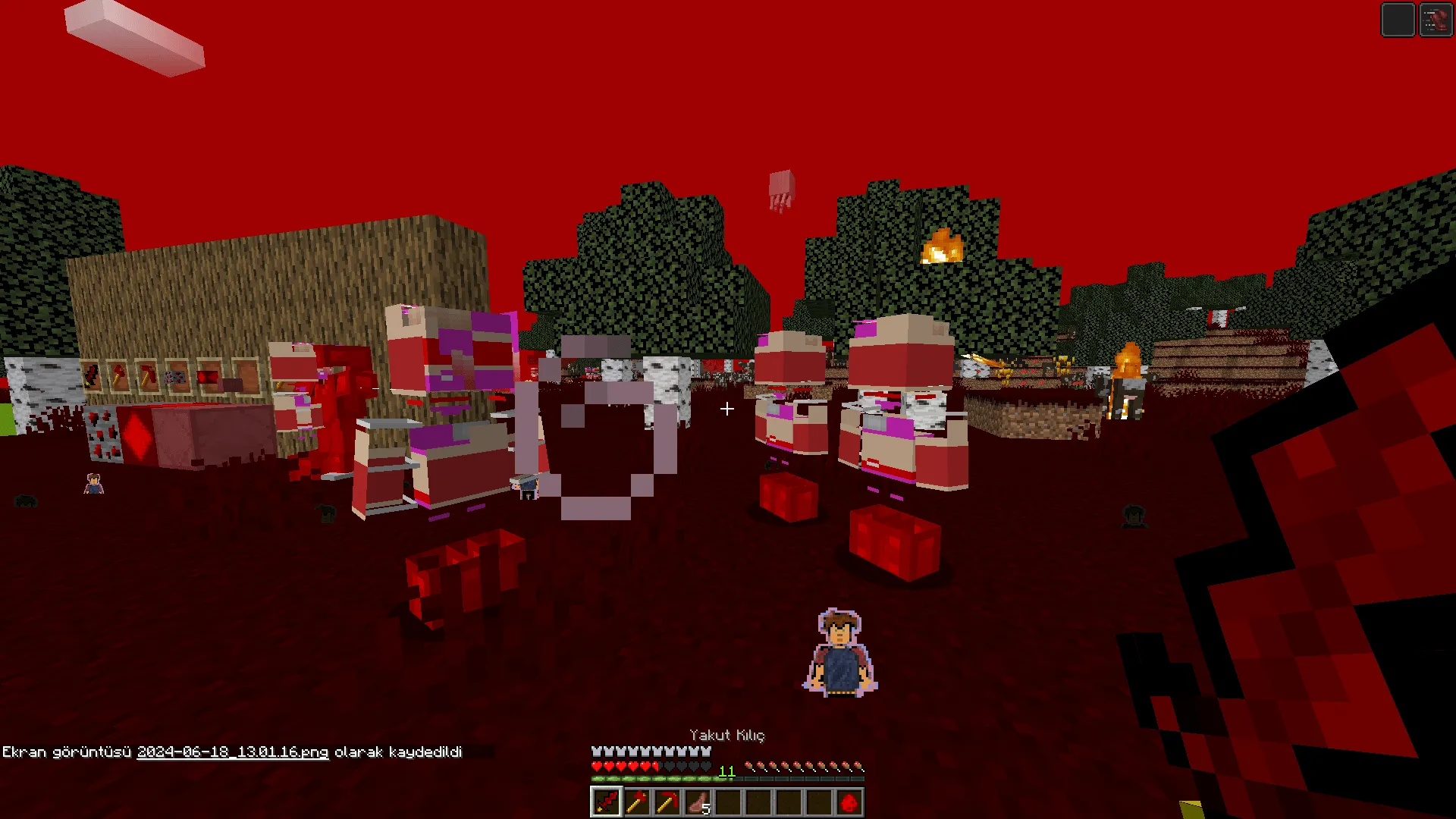Click the green experience level number 11
Screen dimensions: 1456x819
point(726,771)
